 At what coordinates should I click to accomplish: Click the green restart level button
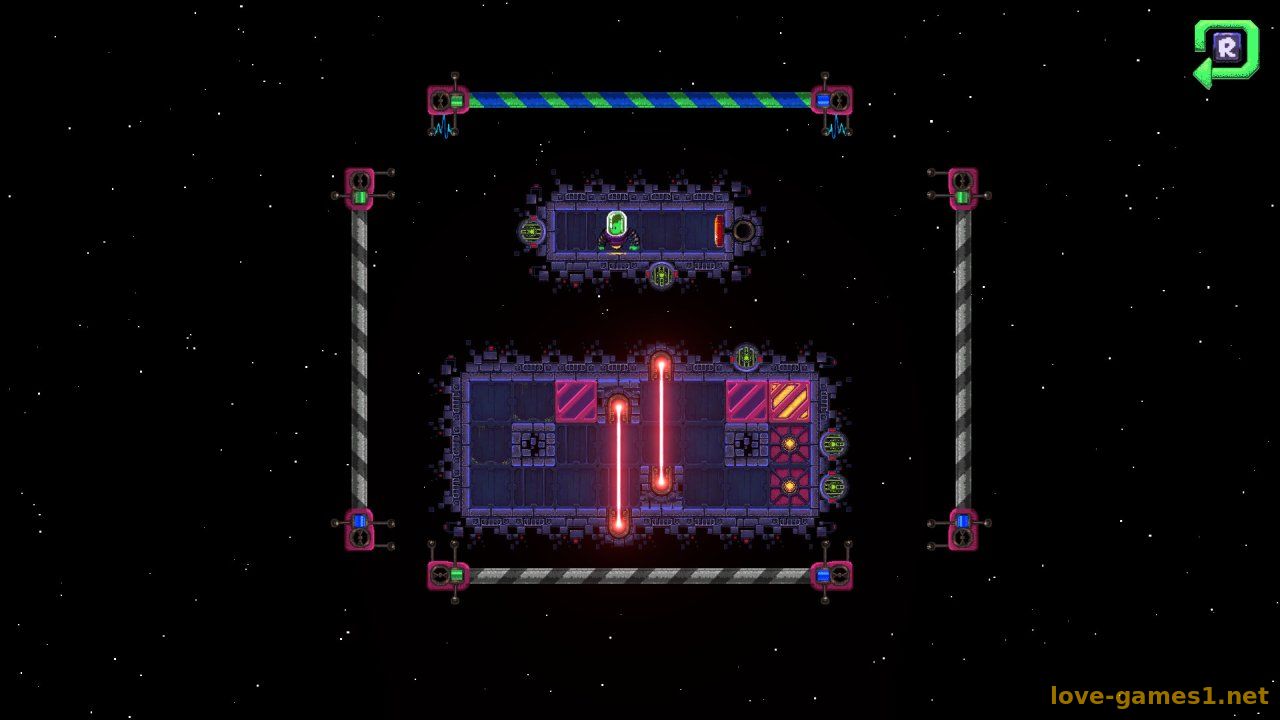pos(1227,49)
